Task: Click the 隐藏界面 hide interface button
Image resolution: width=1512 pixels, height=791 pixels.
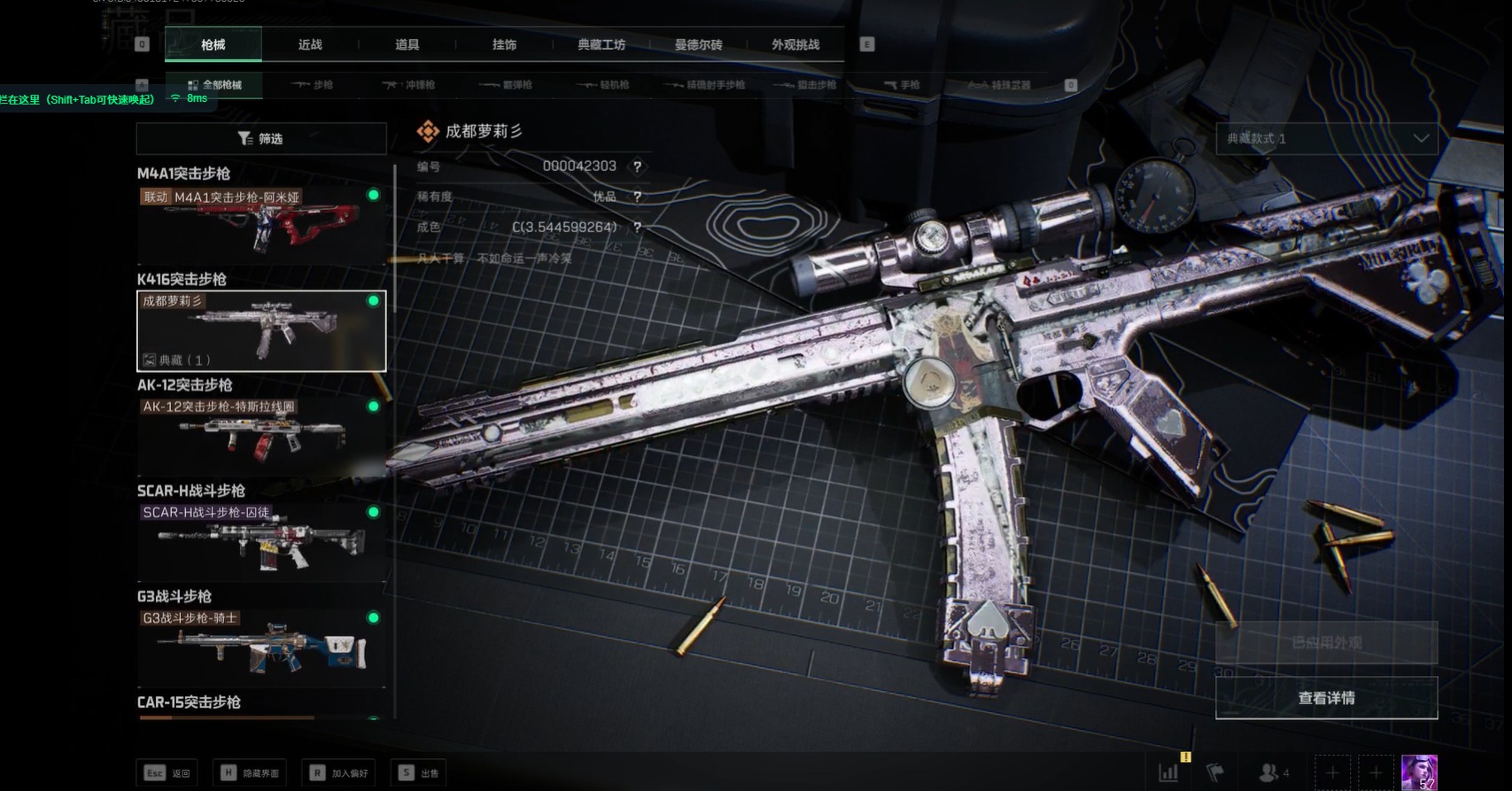Action: tap(251, 772)
